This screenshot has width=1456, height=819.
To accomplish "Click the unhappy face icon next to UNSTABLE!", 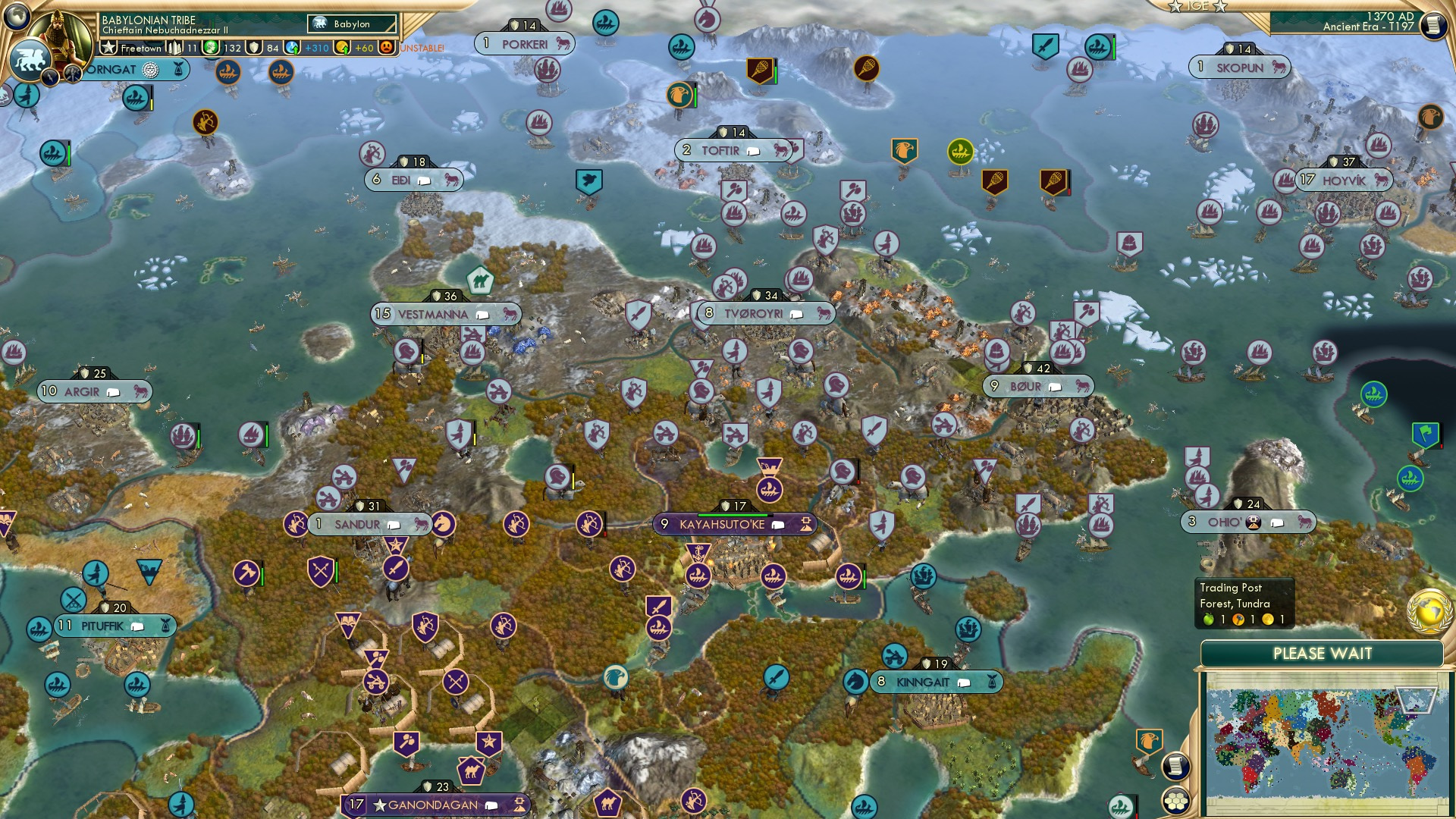I will 387,47.
